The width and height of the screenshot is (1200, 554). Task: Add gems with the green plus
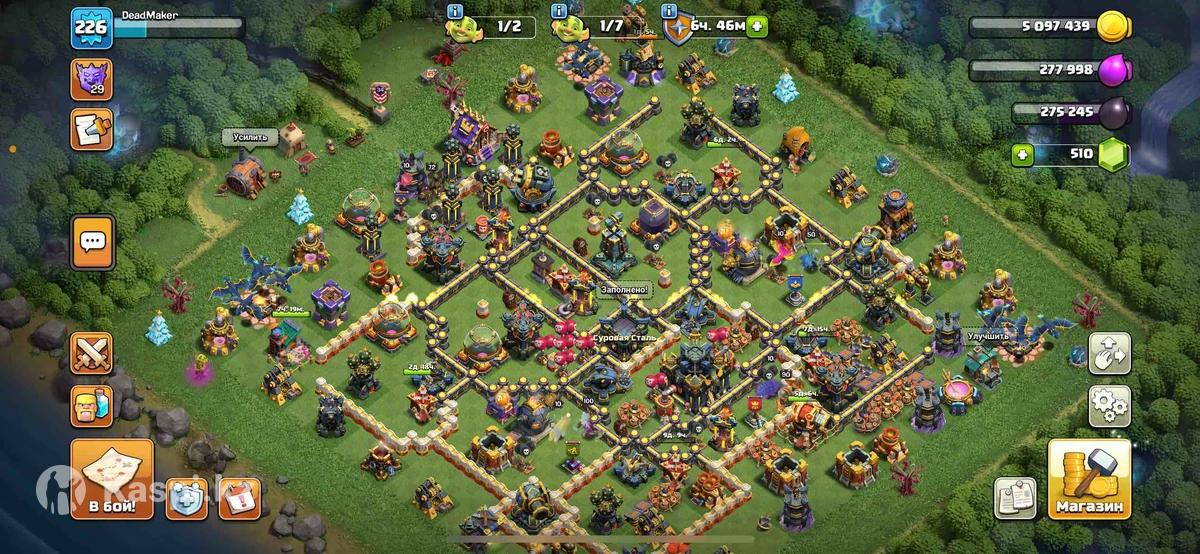point(1021,155)
